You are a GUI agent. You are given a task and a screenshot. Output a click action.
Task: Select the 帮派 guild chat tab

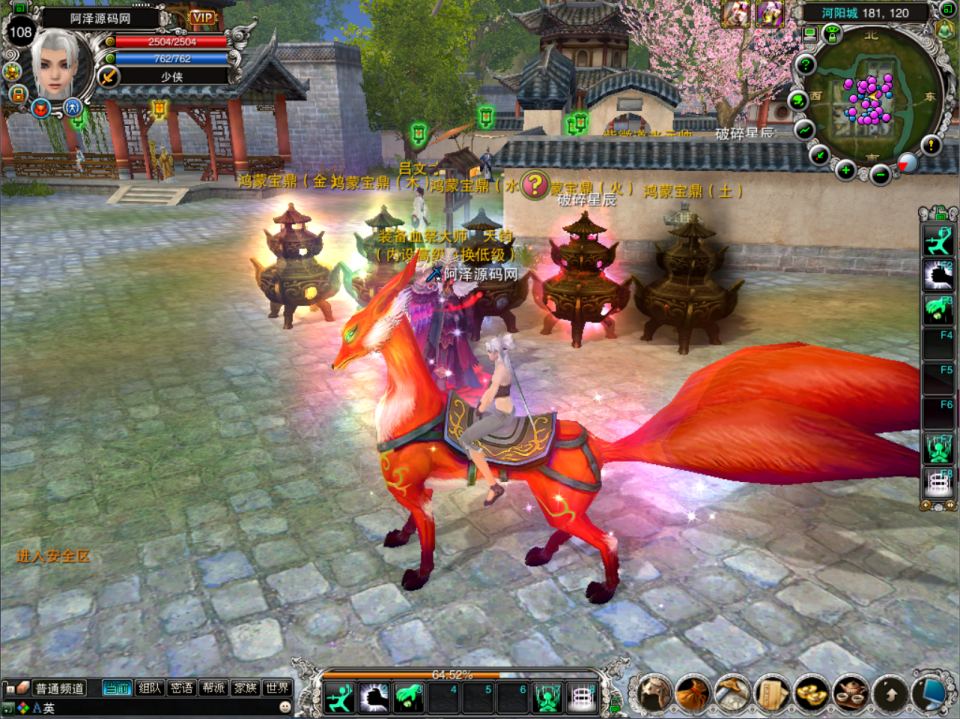click(213, 688)
